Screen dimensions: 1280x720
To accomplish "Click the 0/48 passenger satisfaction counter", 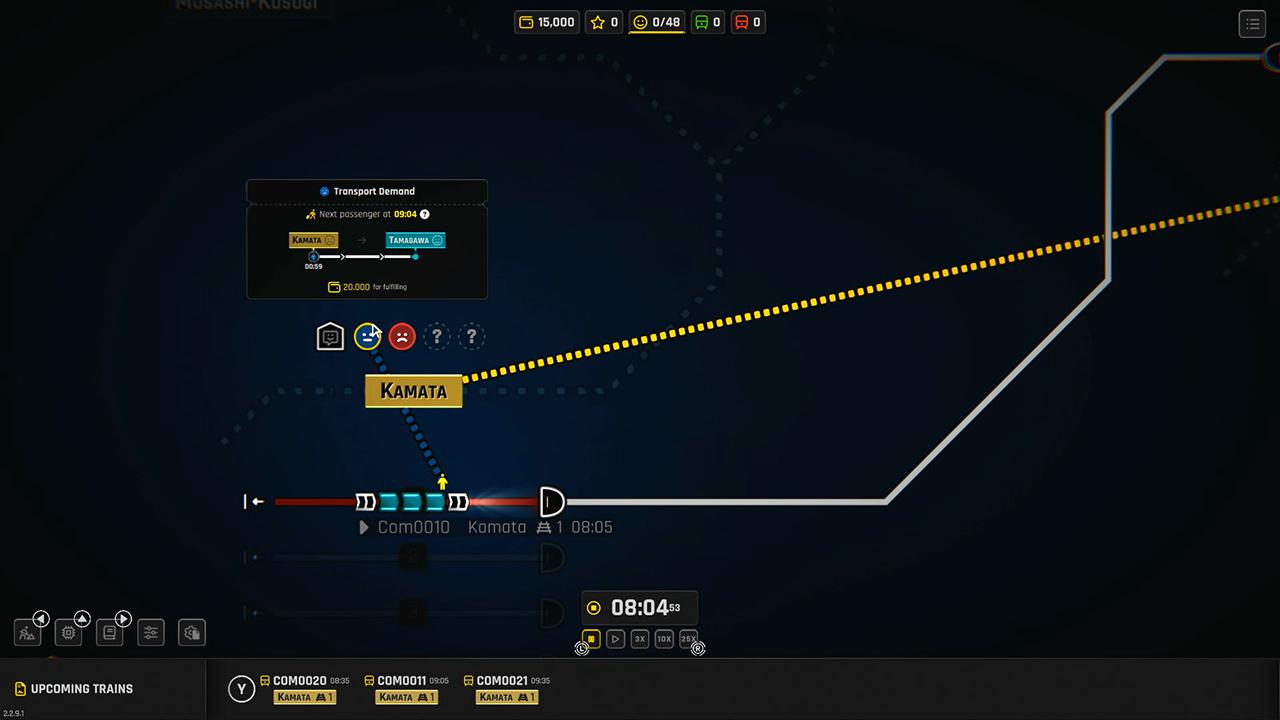I will tap(656, 21).
